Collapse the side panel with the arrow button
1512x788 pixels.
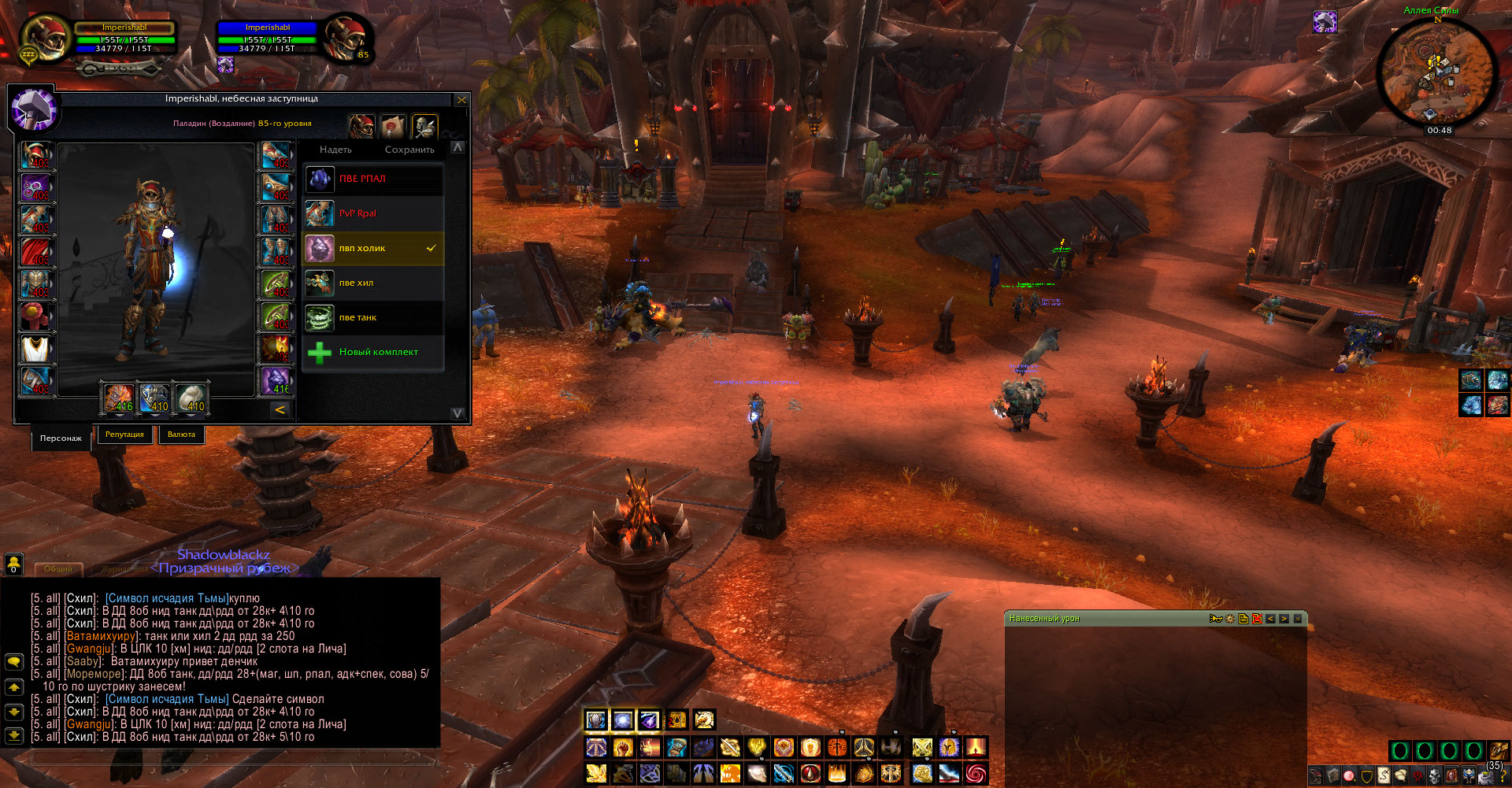click(280, 410)
